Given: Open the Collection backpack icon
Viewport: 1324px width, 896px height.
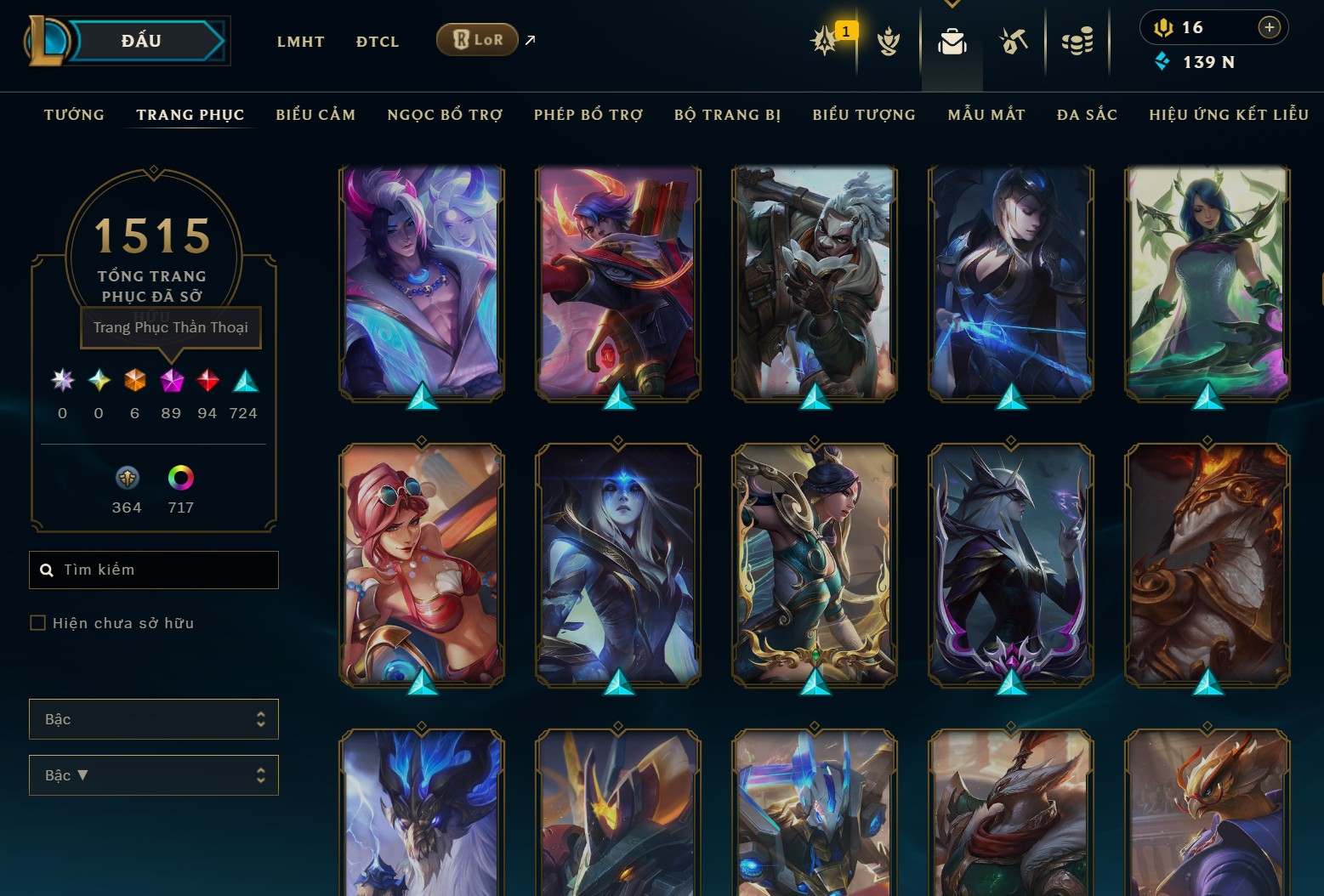Looking at the screenshot, I should pos(952,41).
